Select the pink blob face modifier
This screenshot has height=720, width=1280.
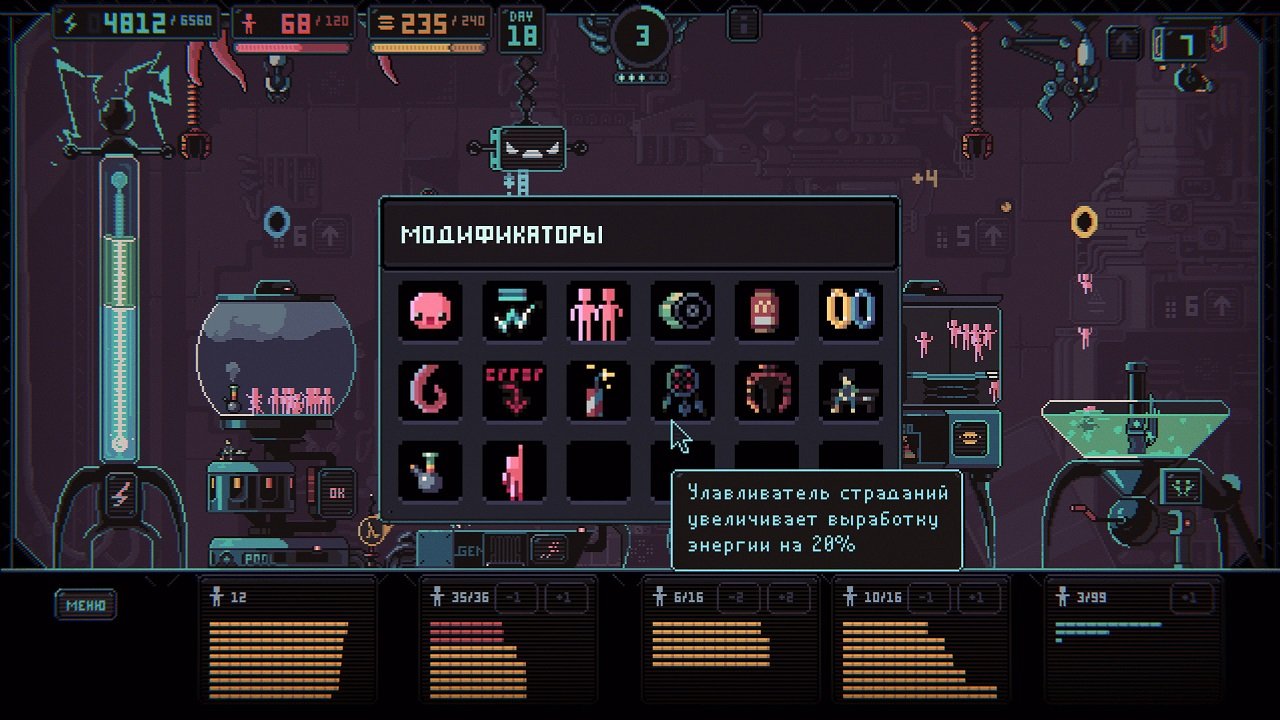(x=430, y=311)
